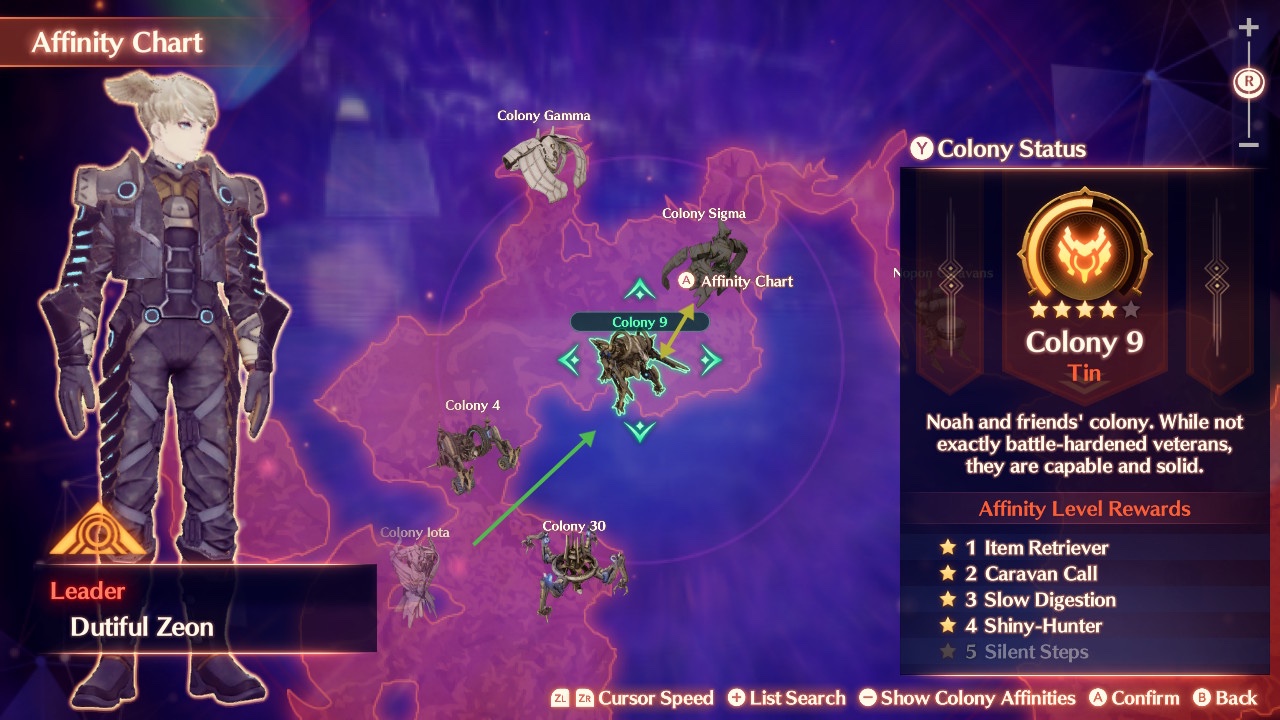The height and width of the screenshot is (720, 1280).
Task: Open the Colony Status panel header
Action: (998, 150)
